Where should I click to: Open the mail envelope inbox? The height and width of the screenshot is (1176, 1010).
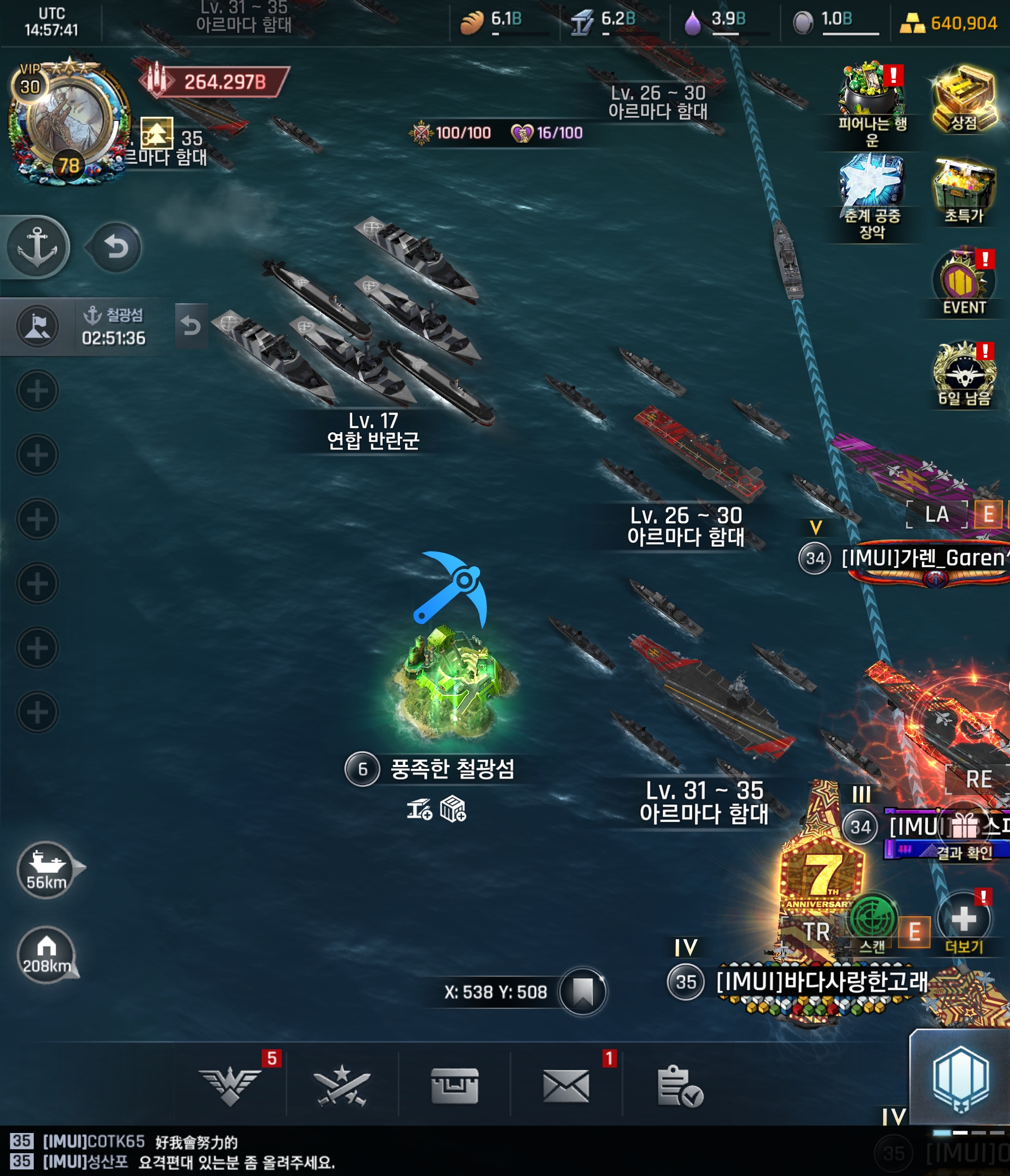point(566,1085)
